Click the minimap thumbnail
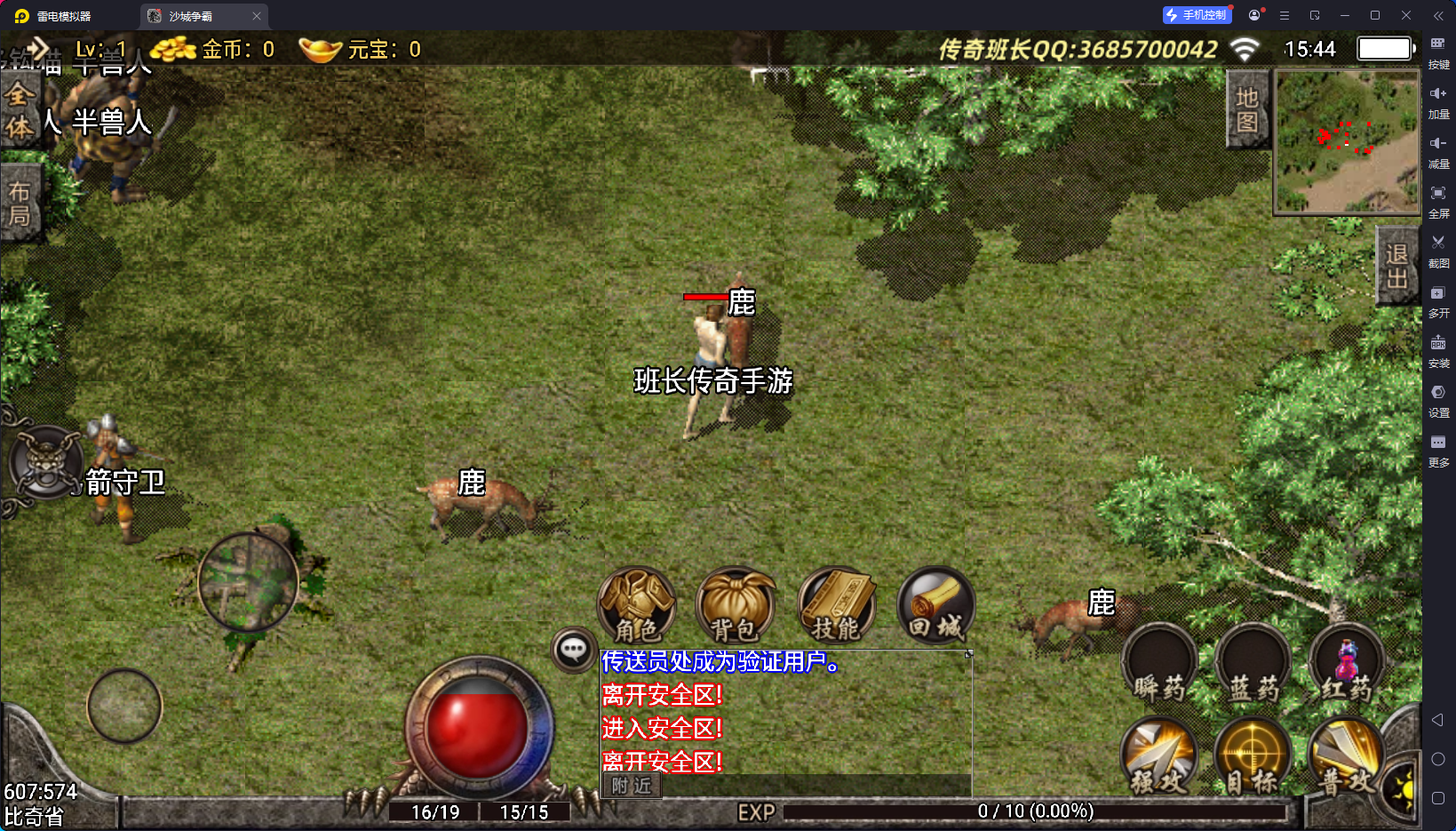Image resolution: width=1456 pixels, height=831 pixels. tap(1347, 142)
